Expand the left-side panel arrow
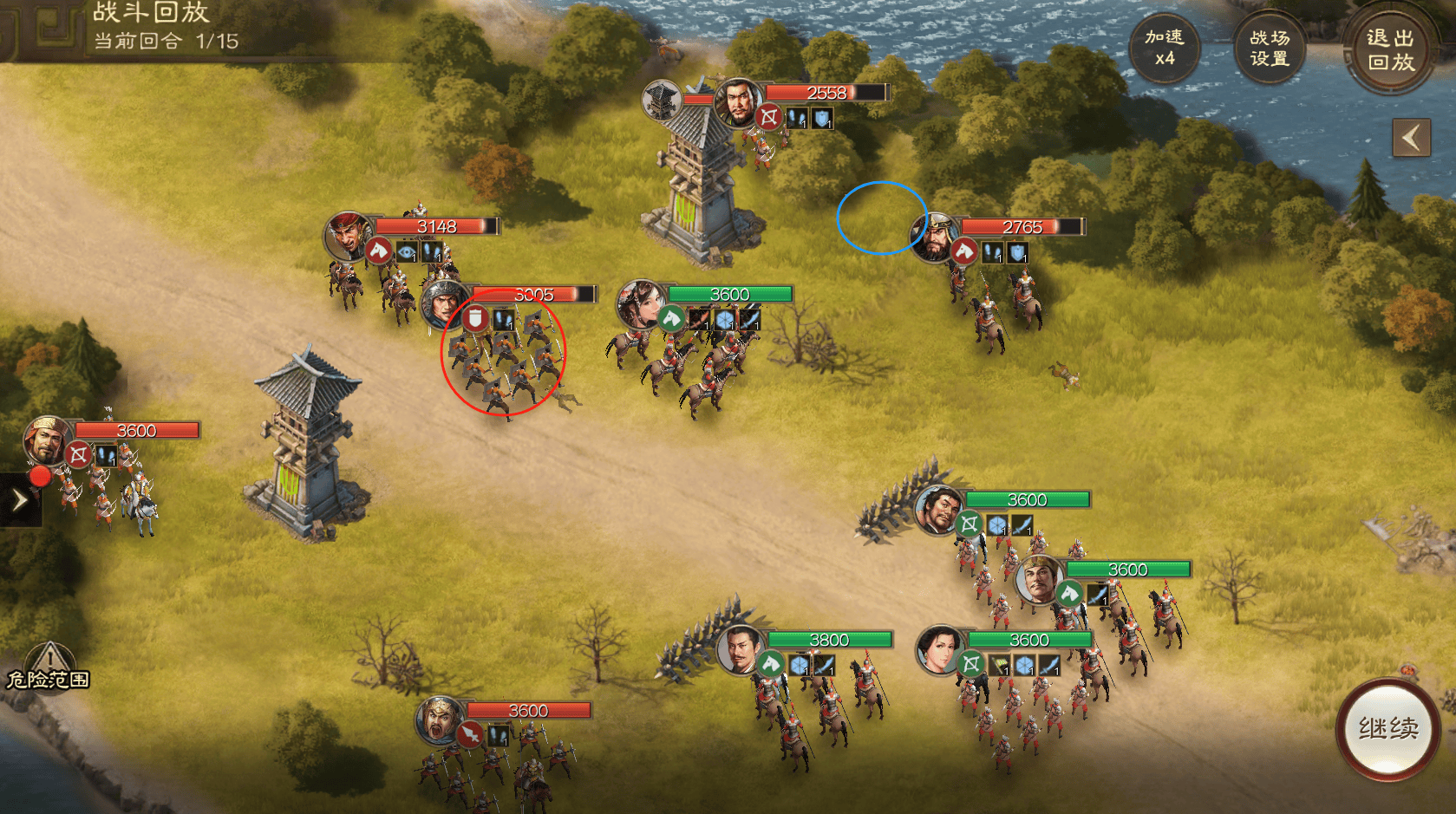This screenshot has width=1456, height=814. [x=19, y=500]
